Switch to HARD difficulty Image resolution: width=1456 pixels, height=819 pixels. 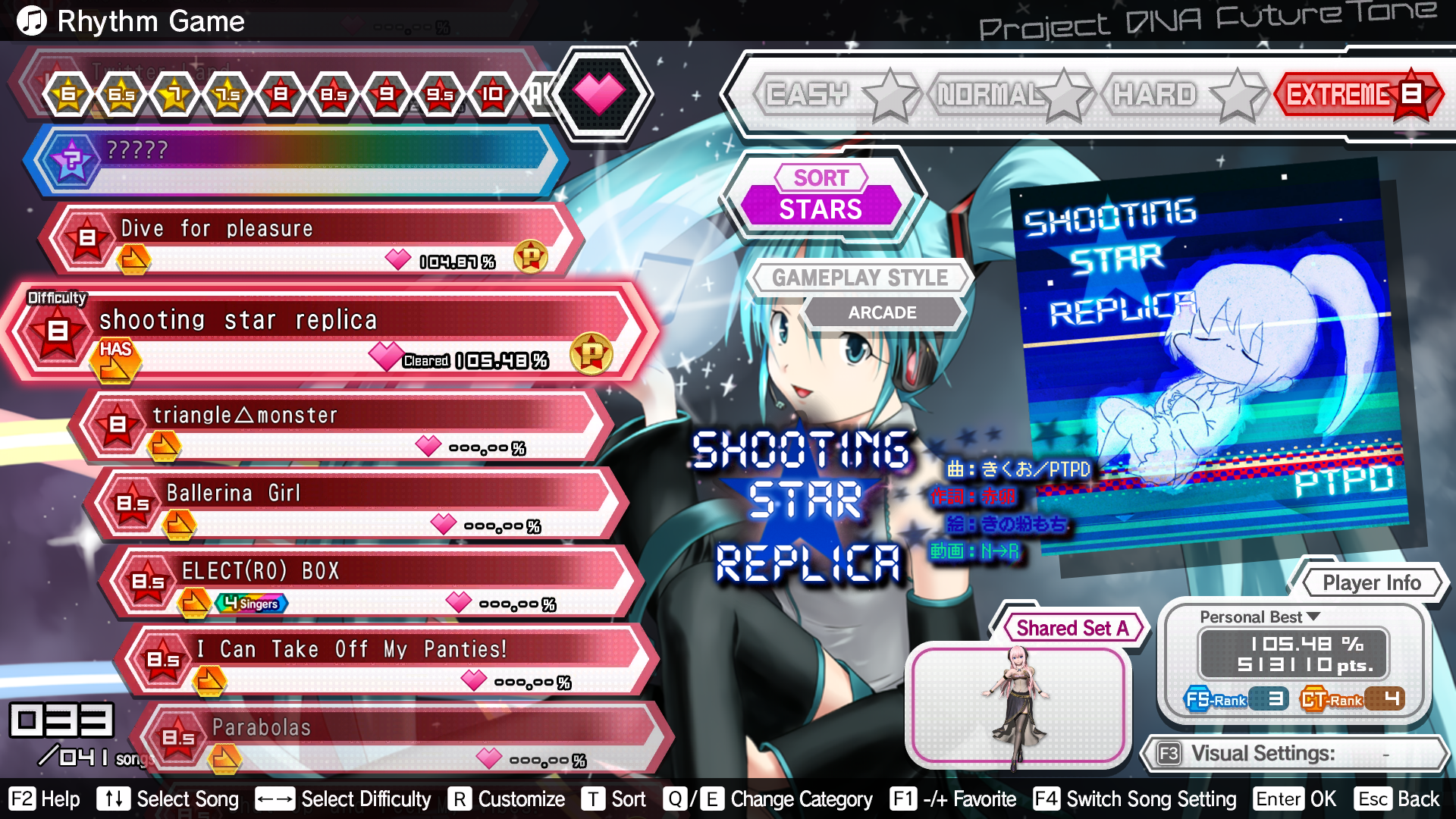coord(1155,95)
